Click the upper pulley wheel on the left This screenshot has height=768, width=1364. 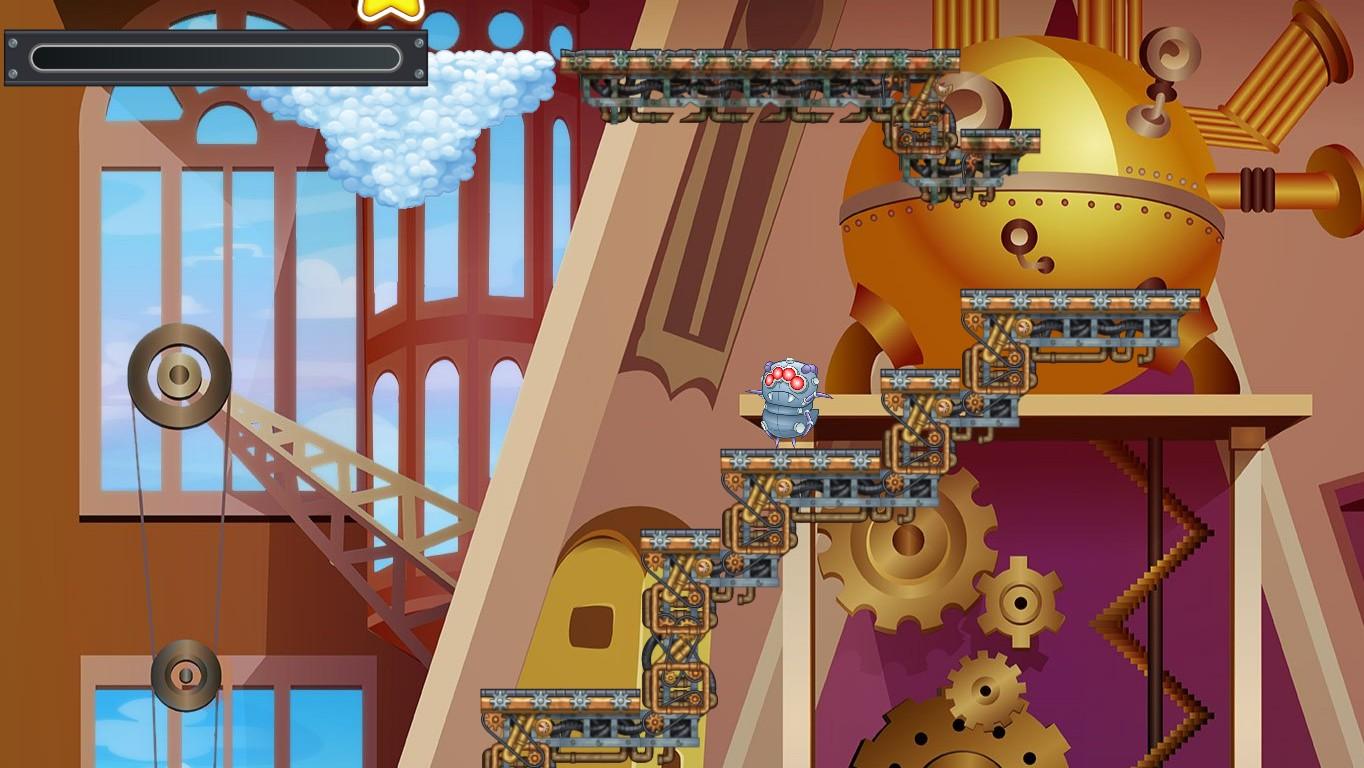178,375
